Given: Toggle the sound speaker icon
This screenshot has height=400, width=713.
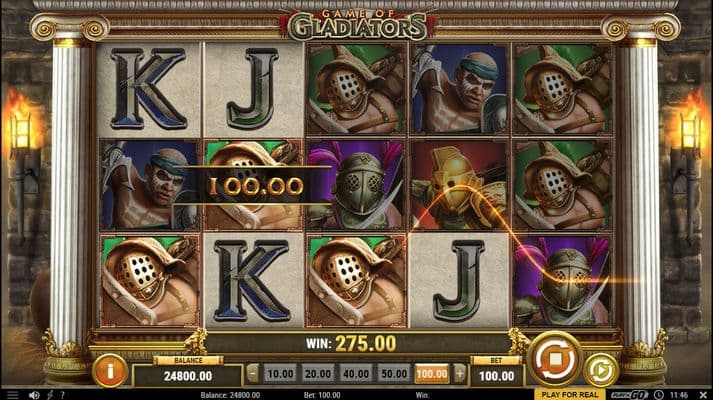Looking at the screenshot, I should coord(33,395).
